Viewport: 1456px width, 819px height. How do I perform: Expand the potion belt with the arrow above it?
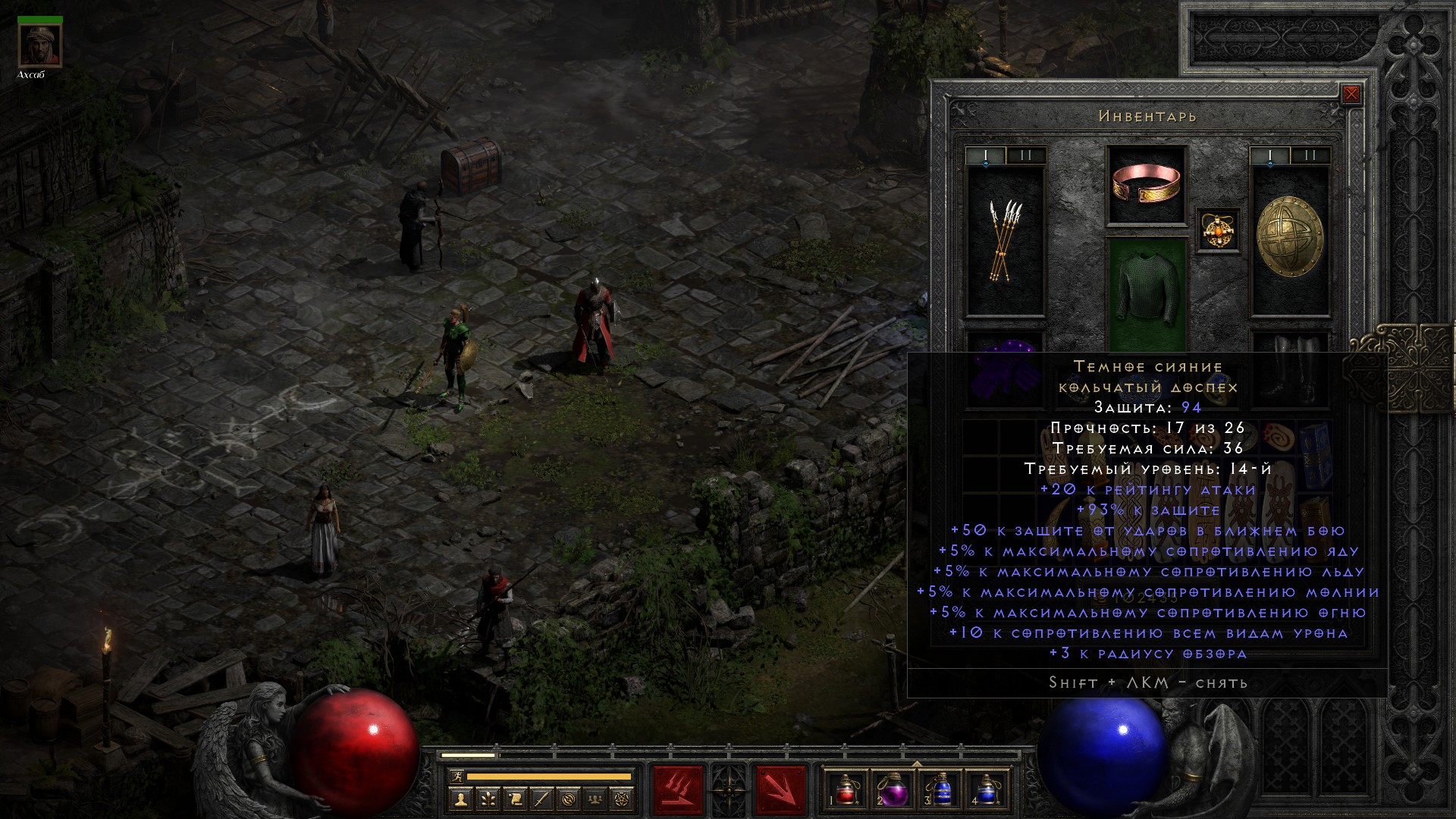coord(917,763)
